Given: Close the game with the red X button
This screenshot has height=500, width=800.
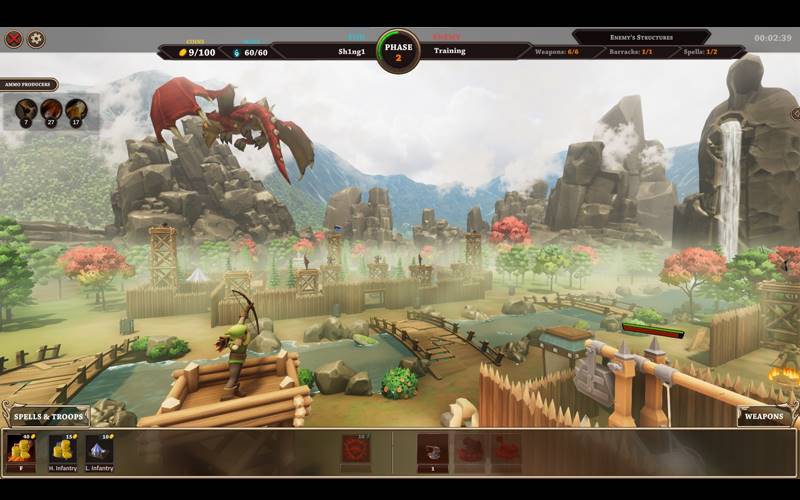Looking at the screenshot, I should point(14,40).
